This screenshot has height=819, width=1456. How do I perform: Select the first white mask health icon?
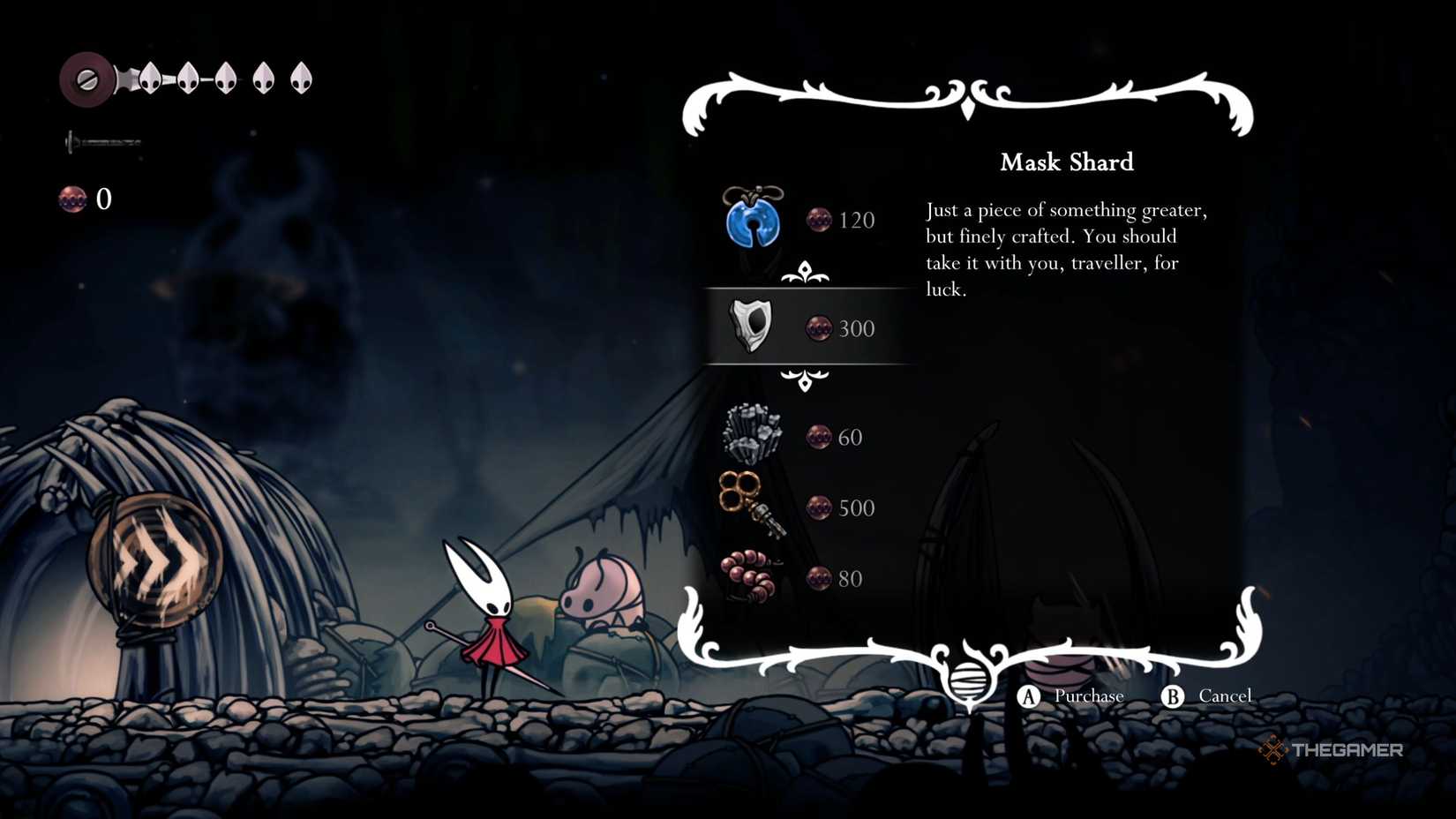click(149, 78)
